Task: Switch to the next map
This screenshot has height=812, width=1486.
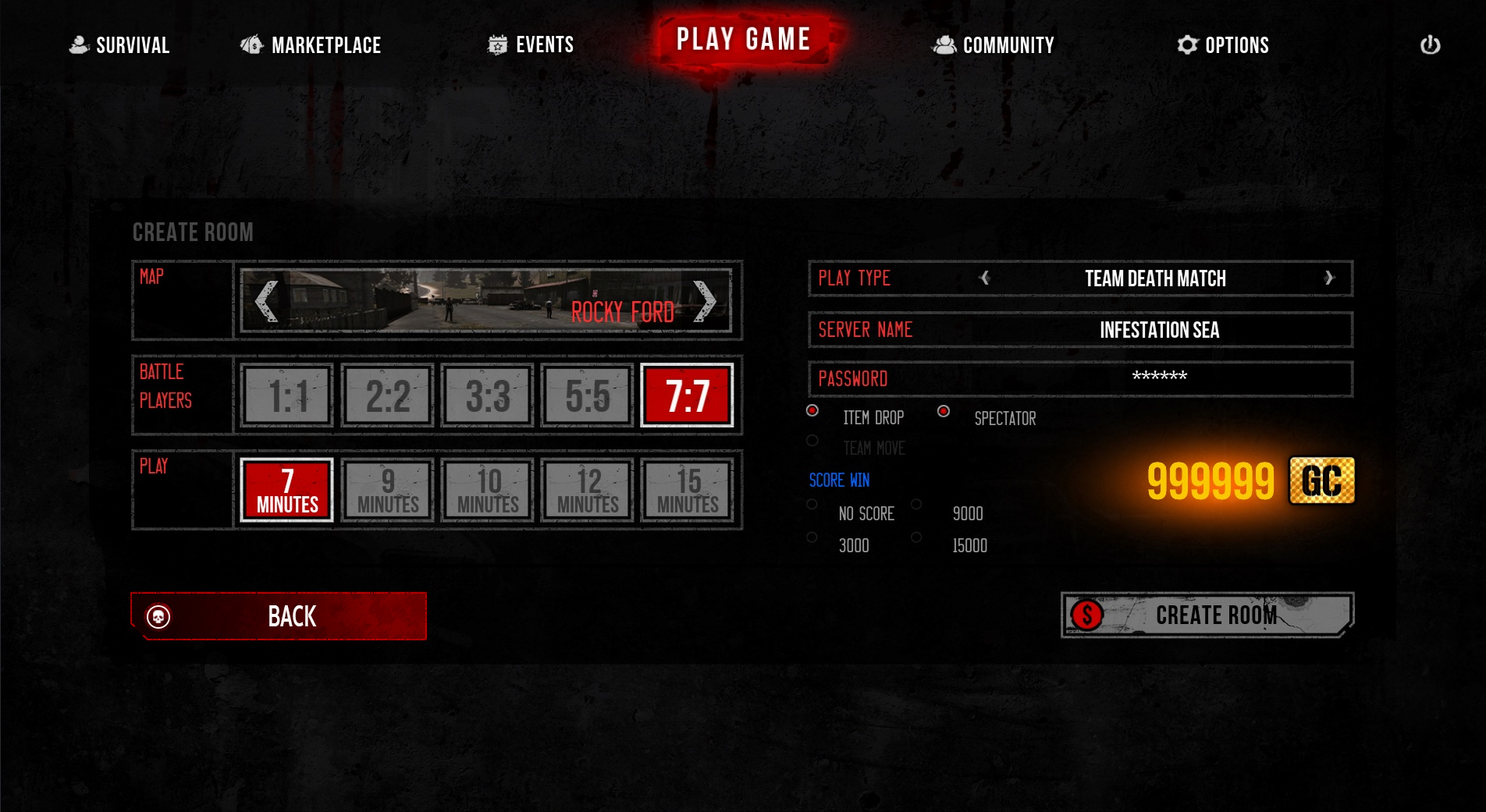Action: [704, 301]
